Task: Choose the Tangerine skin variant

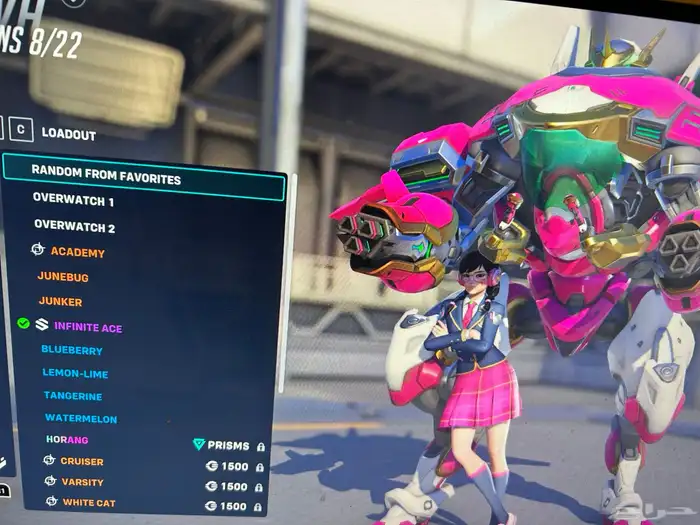Action: click(x=73, y=397)
